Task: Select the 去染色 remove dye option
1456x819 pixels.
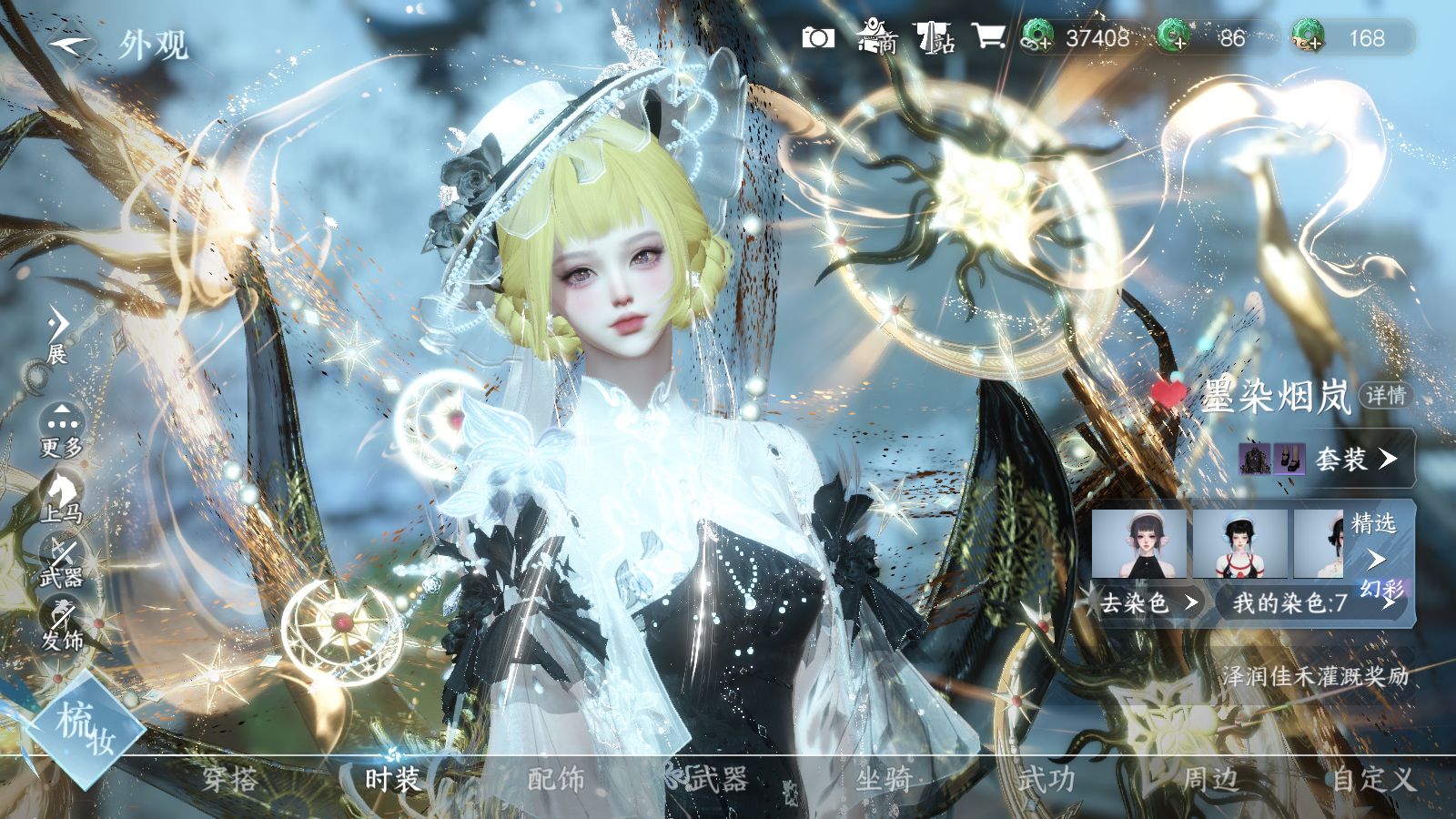Action: point(1148,602)
